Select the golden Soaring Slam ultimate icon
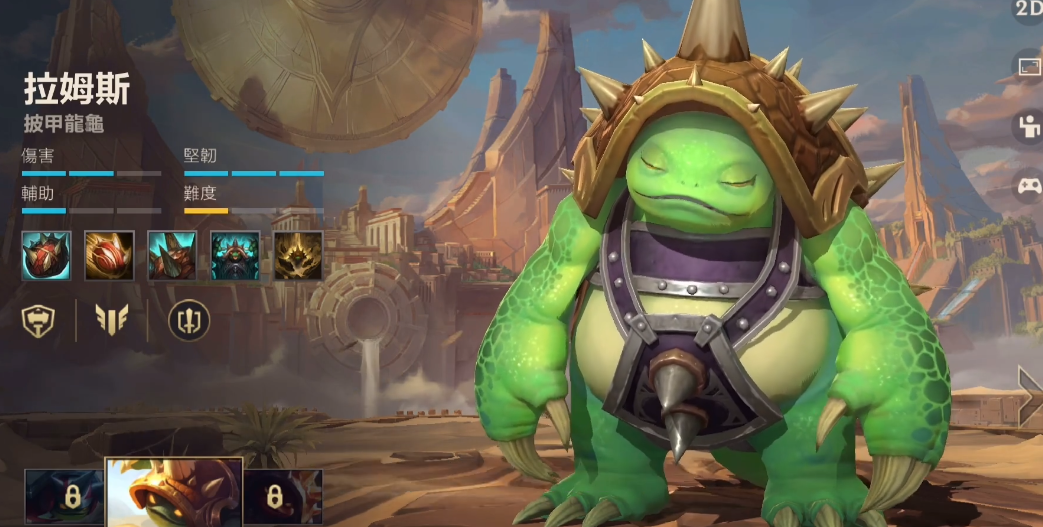The height and width of the screenshot is (527, 1043). point(298,255)
